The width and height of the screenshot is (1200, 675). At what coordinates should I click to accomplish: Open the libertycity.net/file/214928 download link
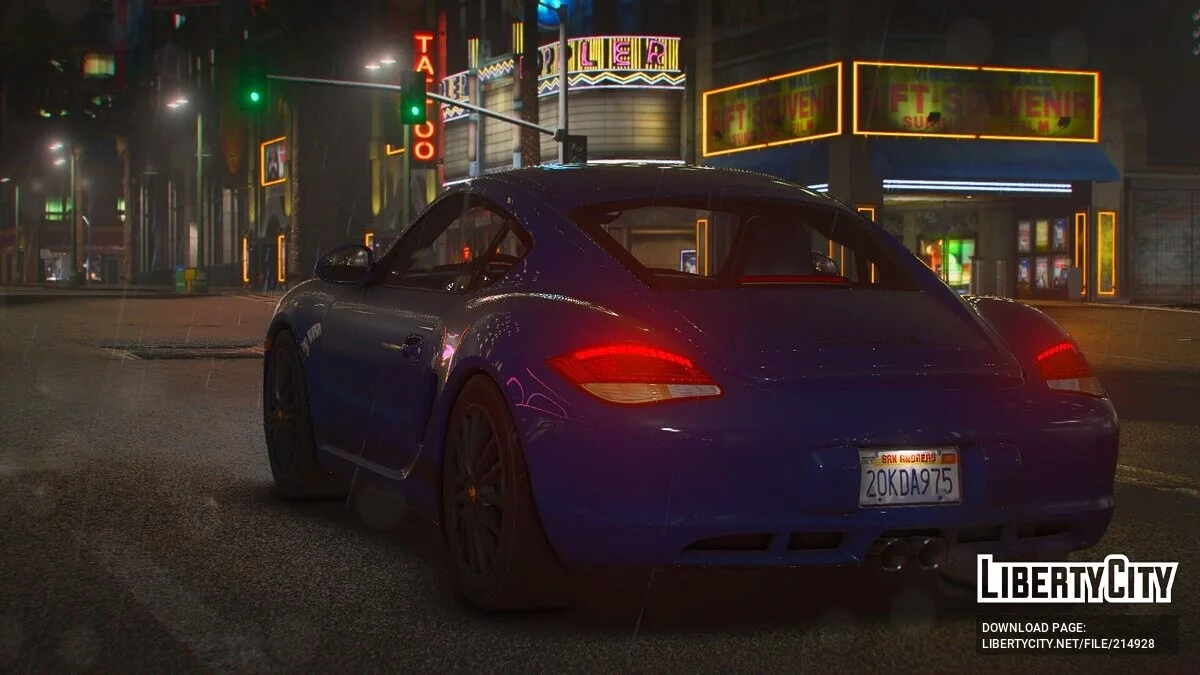pyautogui.click(x=1068, y=643)
